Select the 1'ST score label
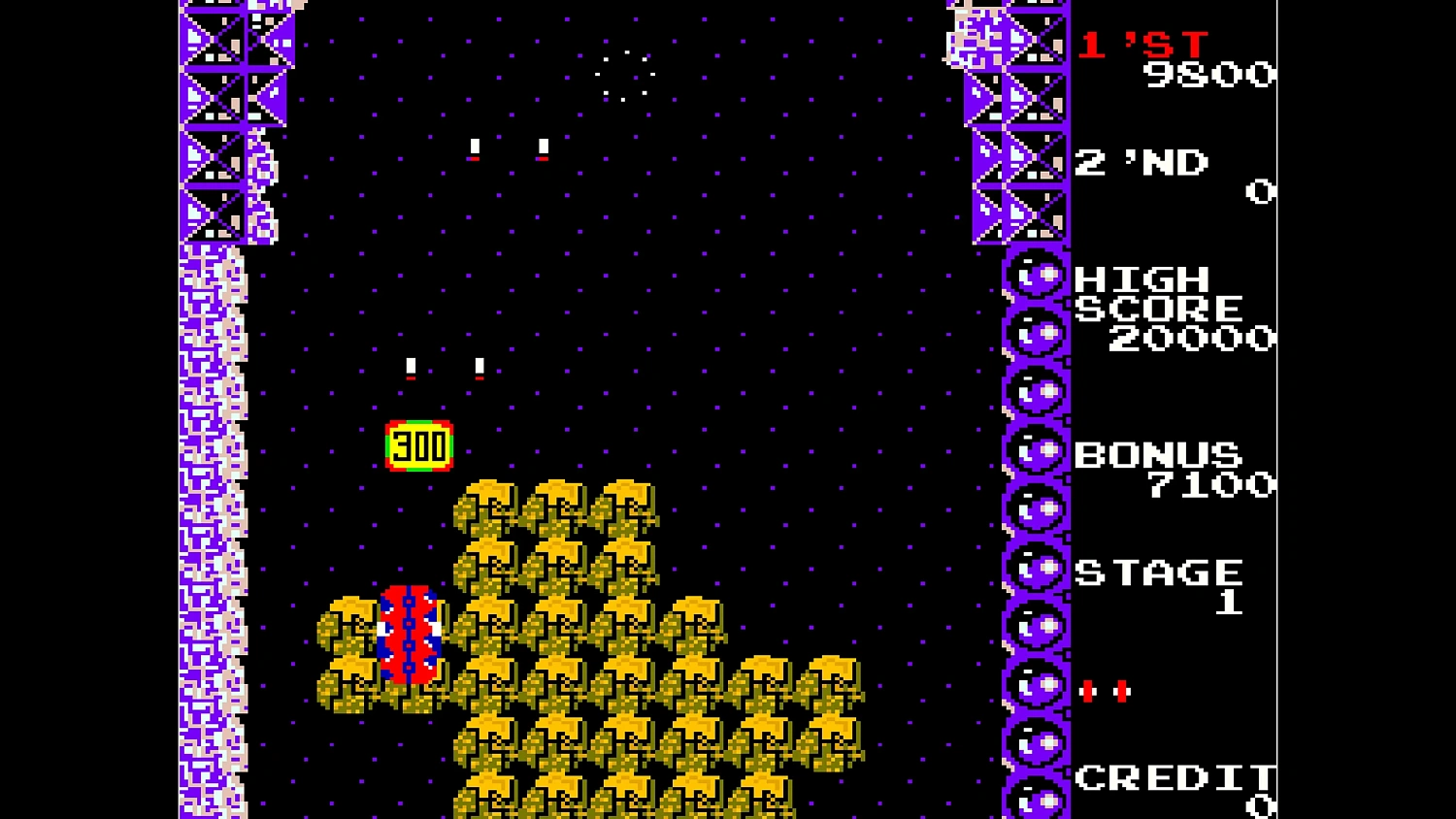The width and height of the screenshot is (1456, 819). pos(1142,44)
